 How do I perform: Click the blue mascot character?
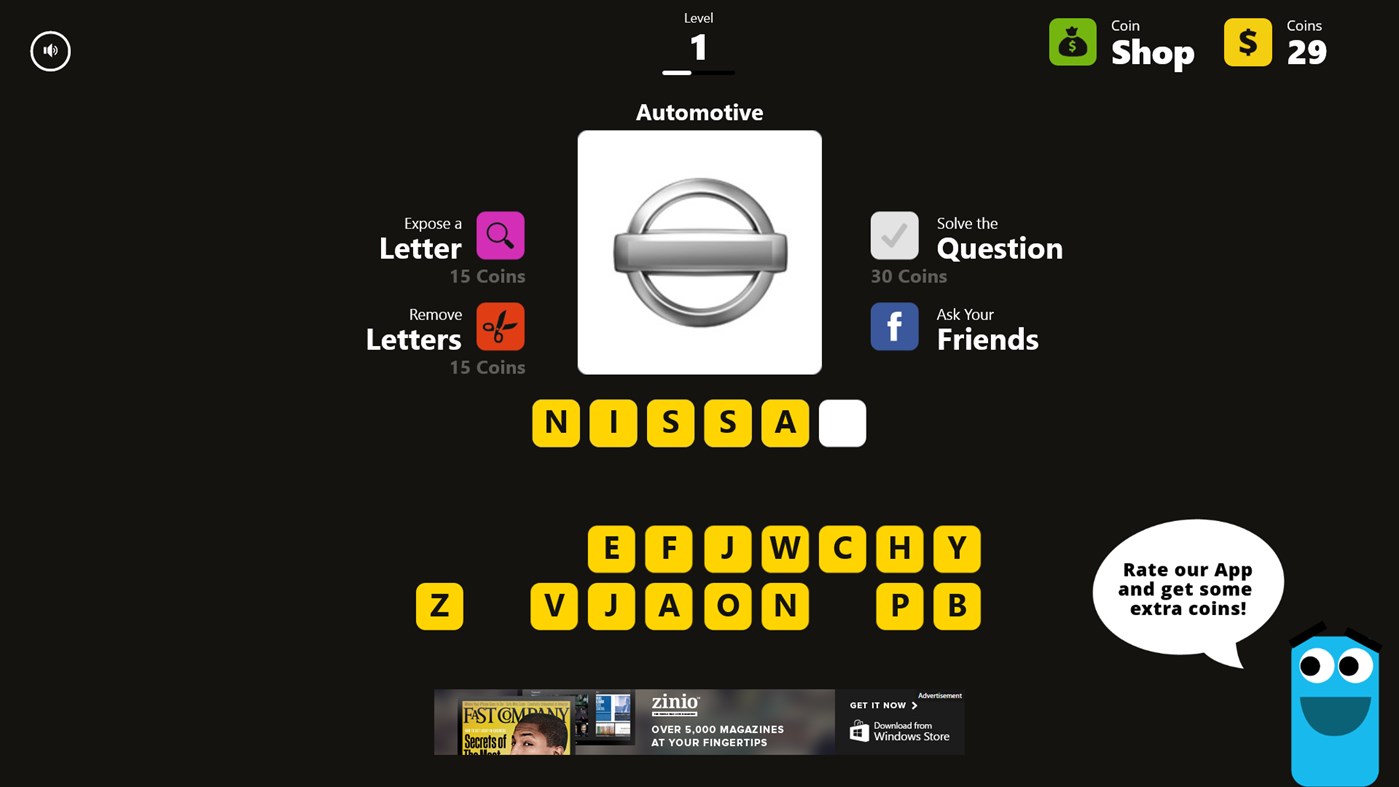[1334, 700]
